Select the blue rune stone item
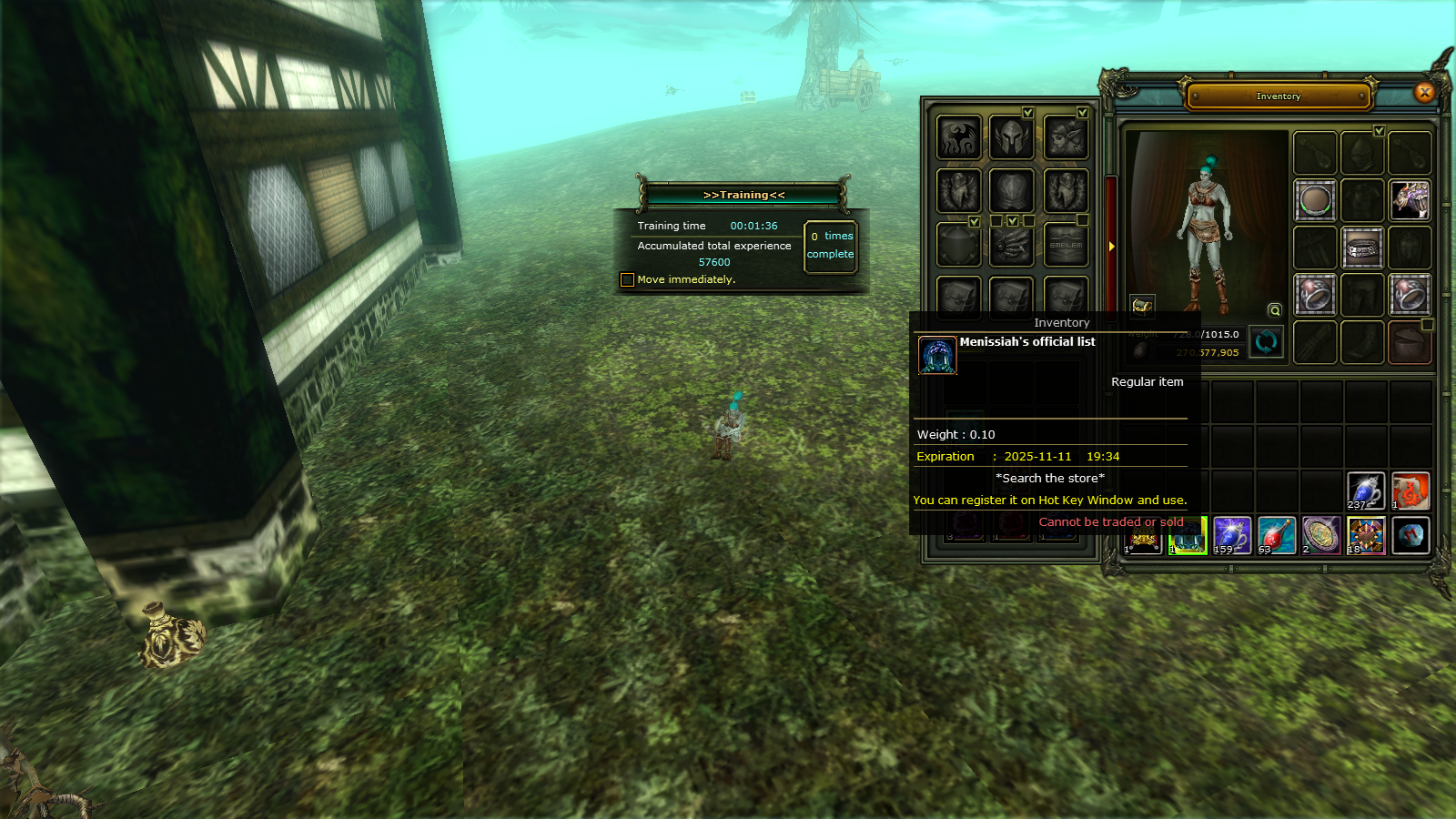1456x819 pixels. point(1410,535)
